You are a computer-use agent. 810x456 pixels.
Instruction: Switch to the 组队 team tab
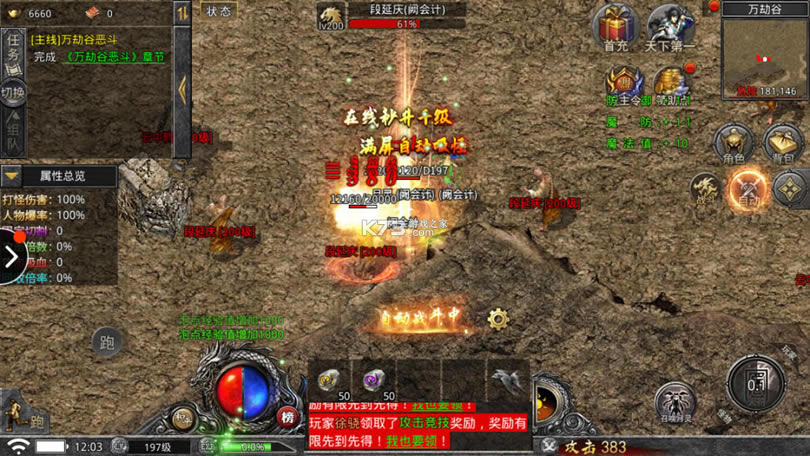(13, 134)
